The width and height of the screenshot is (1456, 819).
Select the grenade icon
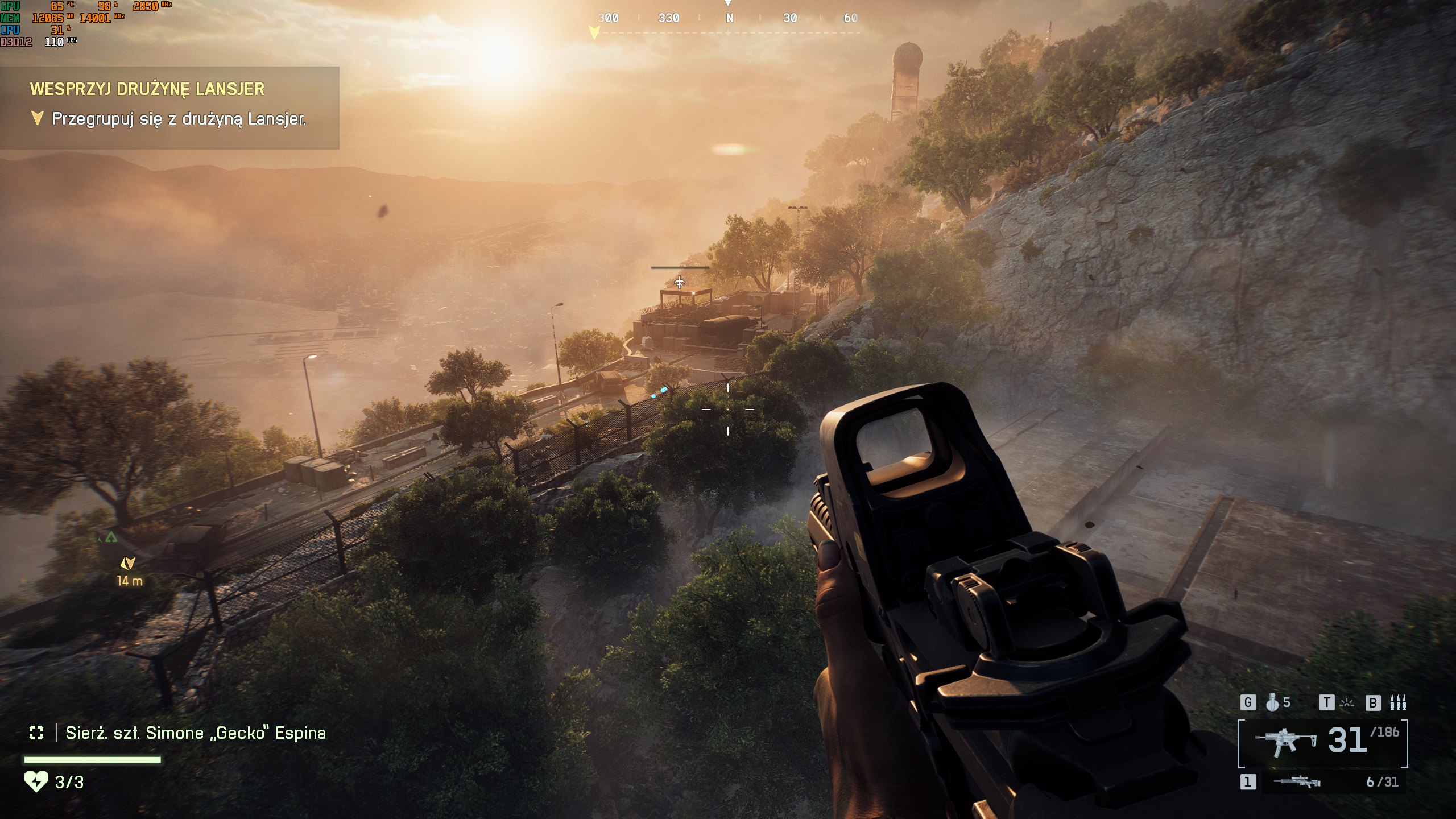tap(1272, 703)
